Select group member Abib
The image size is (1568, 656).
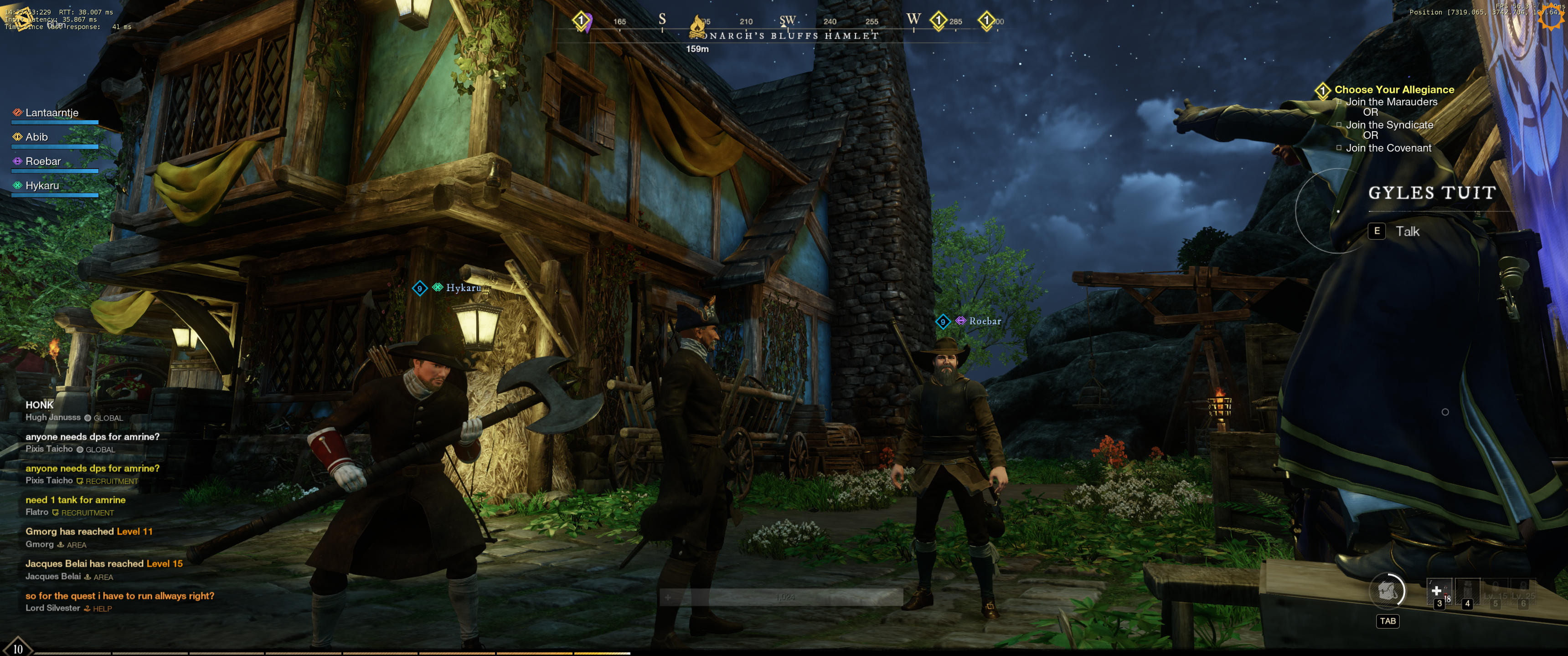point(36,137)
